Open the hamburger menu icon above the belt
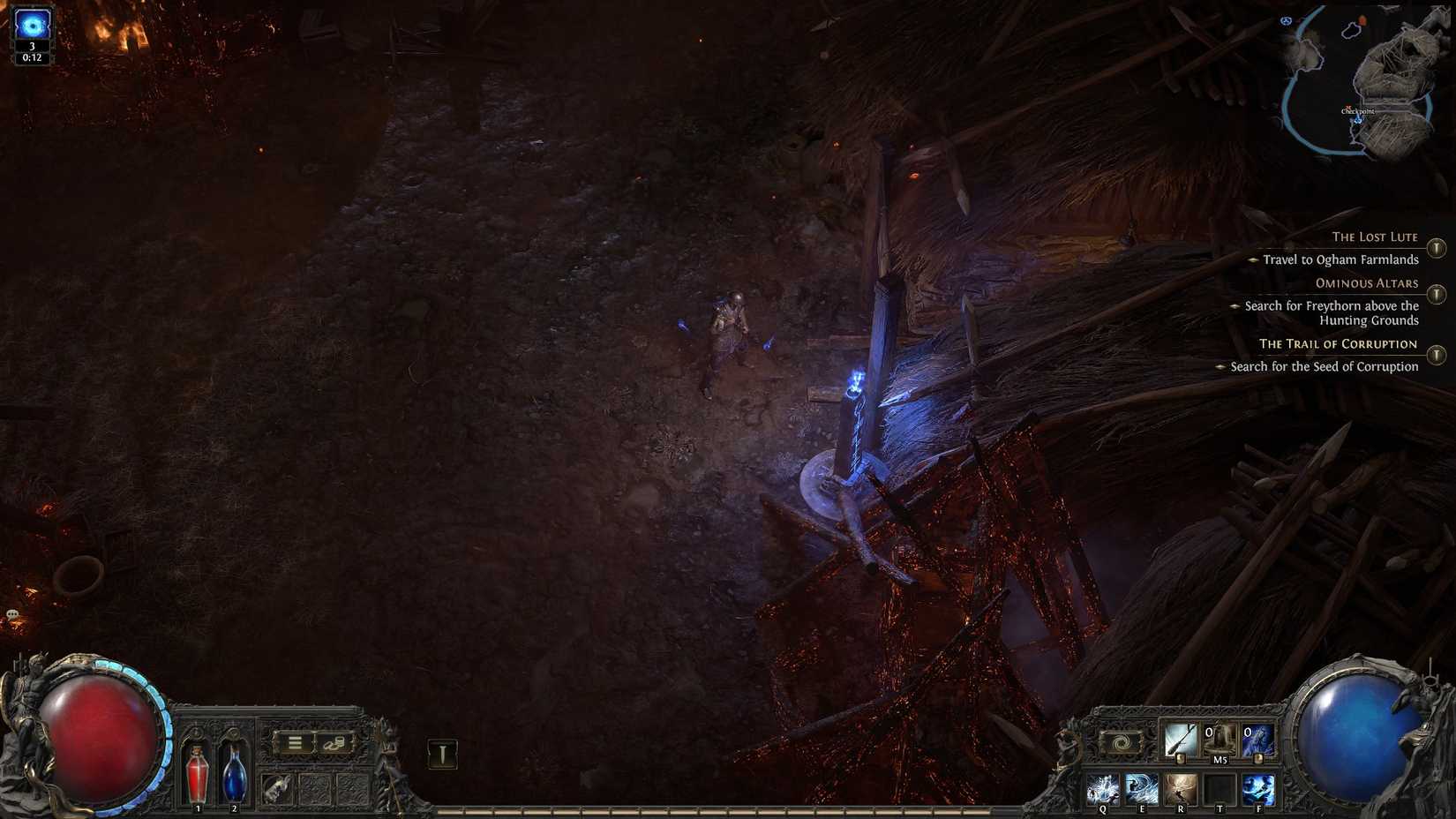Screen dimensions: 1456x819 point(295,741)
